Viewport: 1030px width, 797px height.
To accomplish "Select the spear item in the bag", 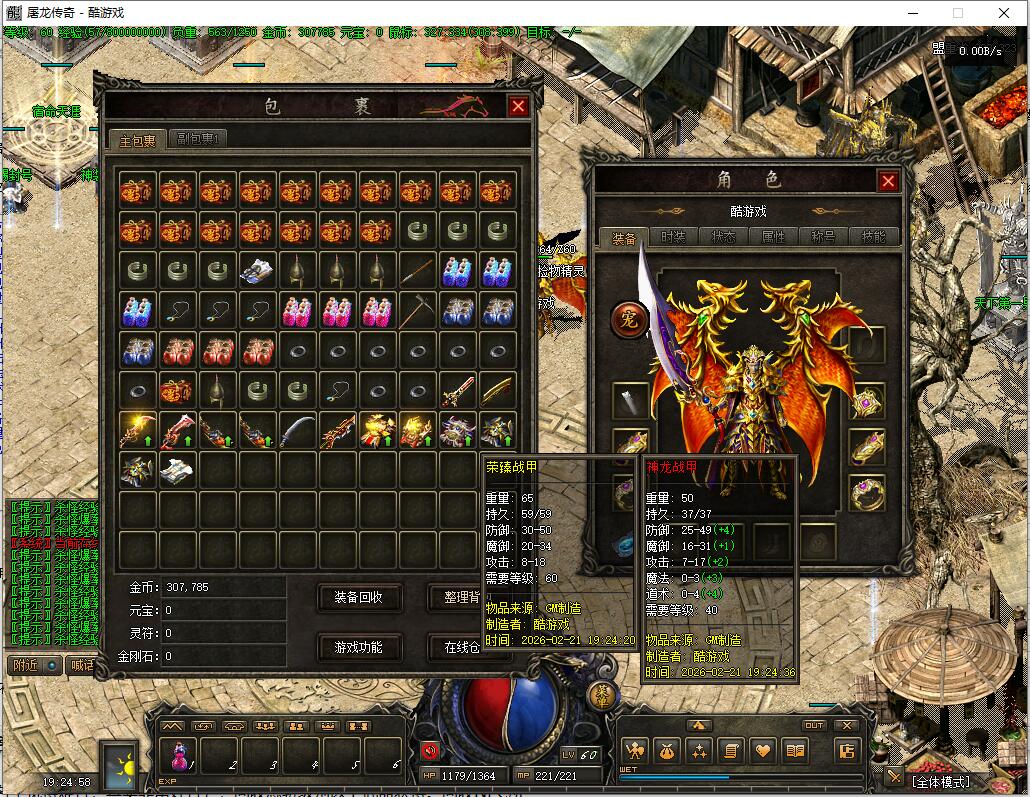I will 417,271.
